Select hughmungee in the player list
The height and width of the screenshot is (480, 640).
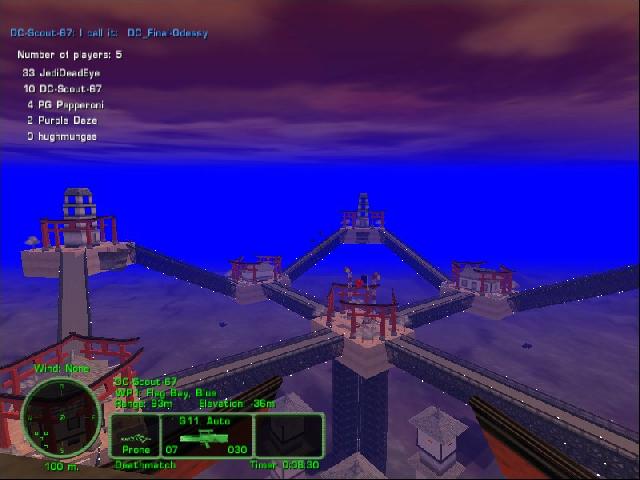tap(61, 136)
